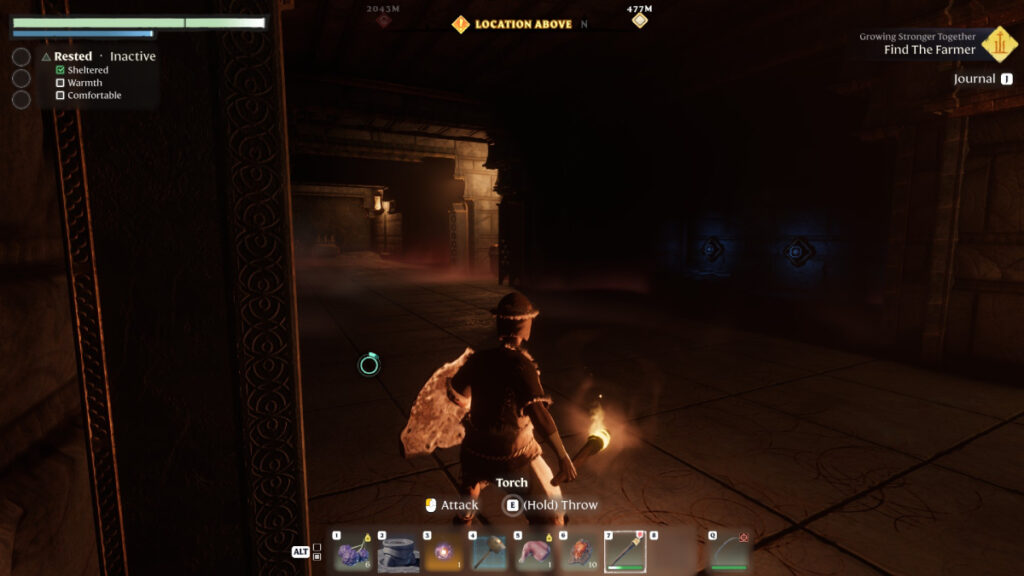Select the glowing purple orb slot

tap(442, 551)
